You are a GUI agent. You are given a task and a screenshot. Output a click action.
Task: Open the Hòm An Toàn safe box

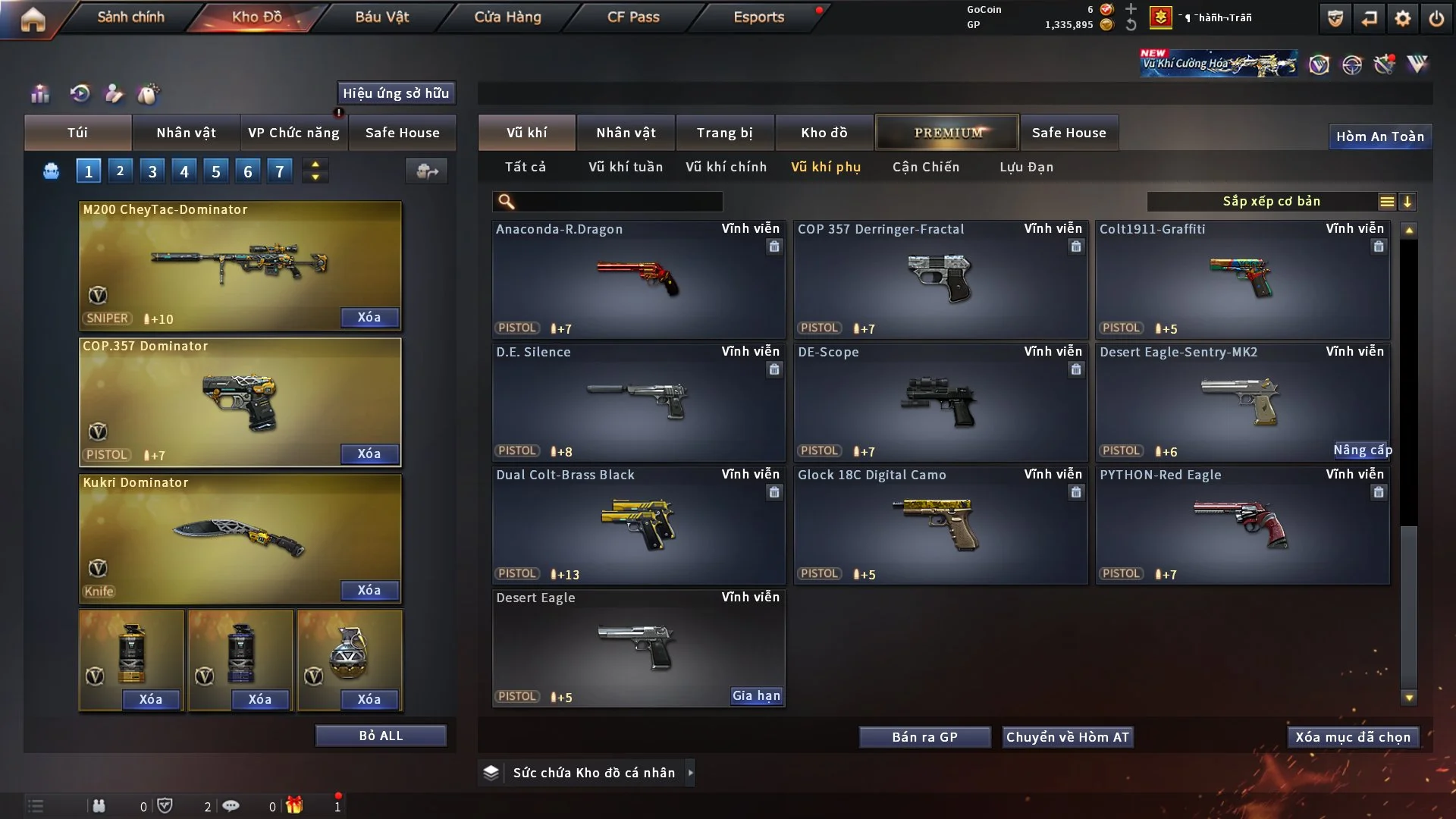coord(1379,136)
